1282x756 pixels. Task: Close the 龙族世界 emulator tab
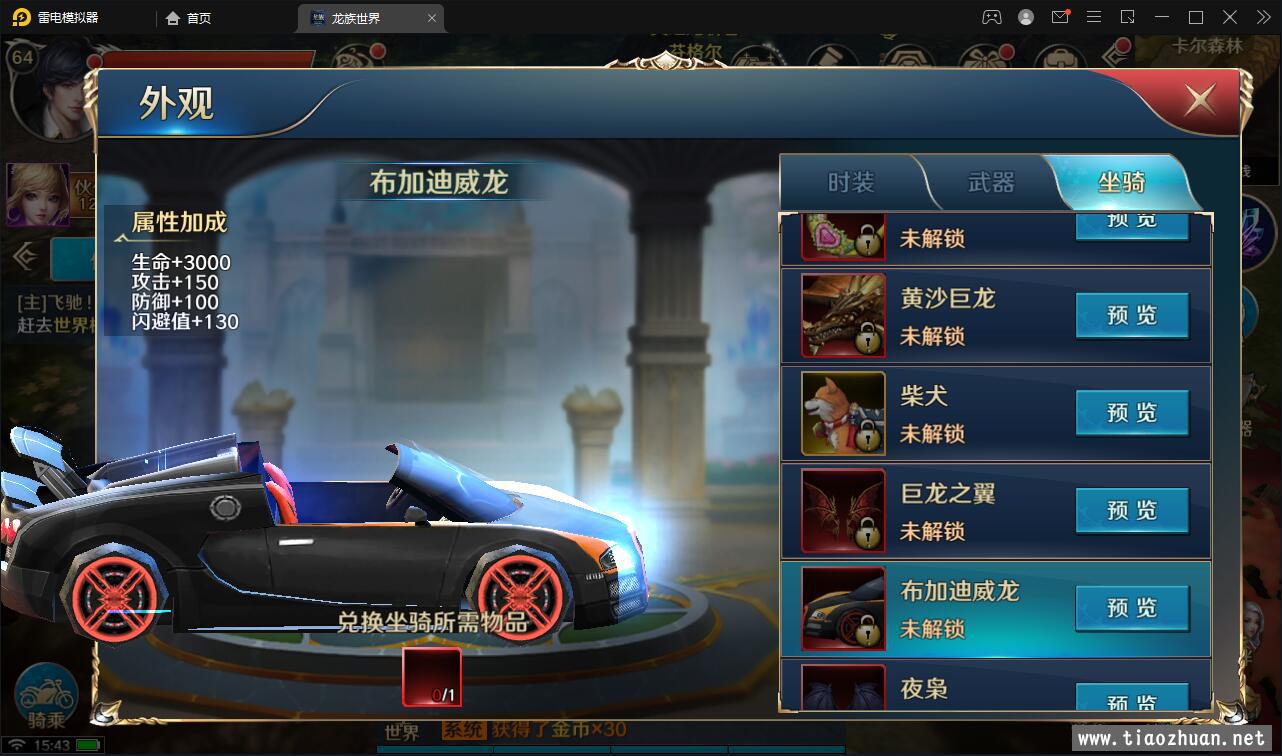tap(432, 18)
